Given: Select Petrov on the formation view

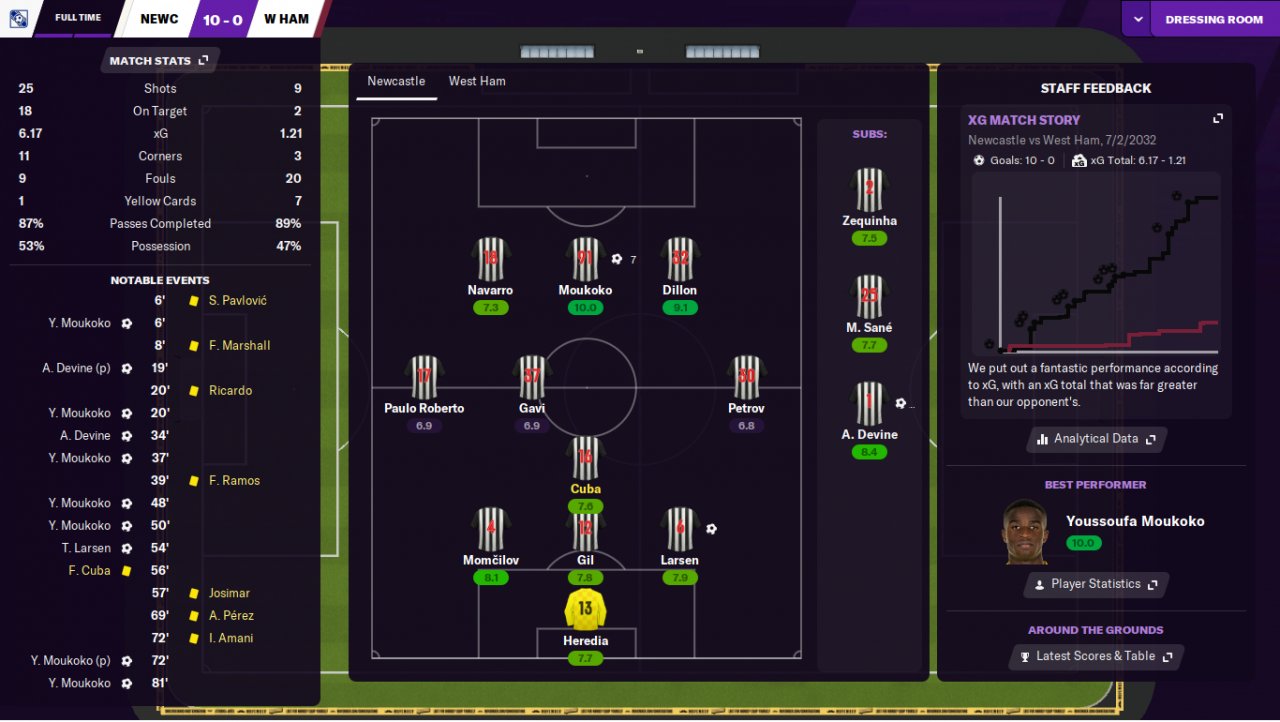Looking at the screenshot, I should 746,377.
